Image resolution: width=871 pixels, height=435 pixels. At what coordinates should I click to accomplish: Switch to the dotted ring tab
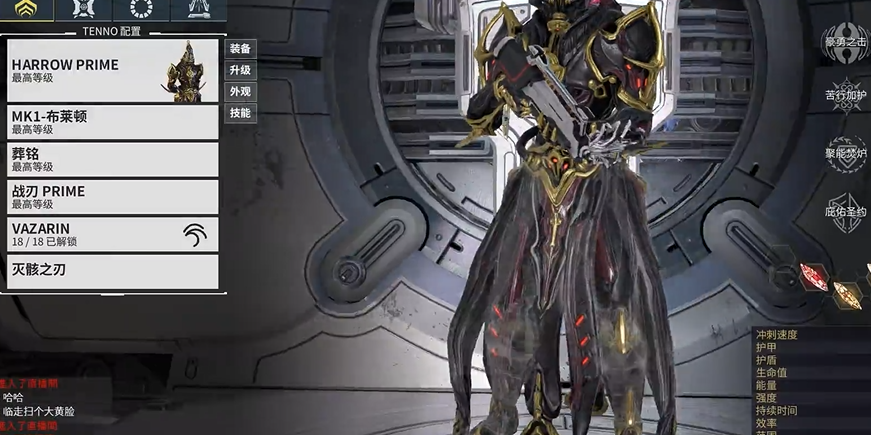[141, 11]
